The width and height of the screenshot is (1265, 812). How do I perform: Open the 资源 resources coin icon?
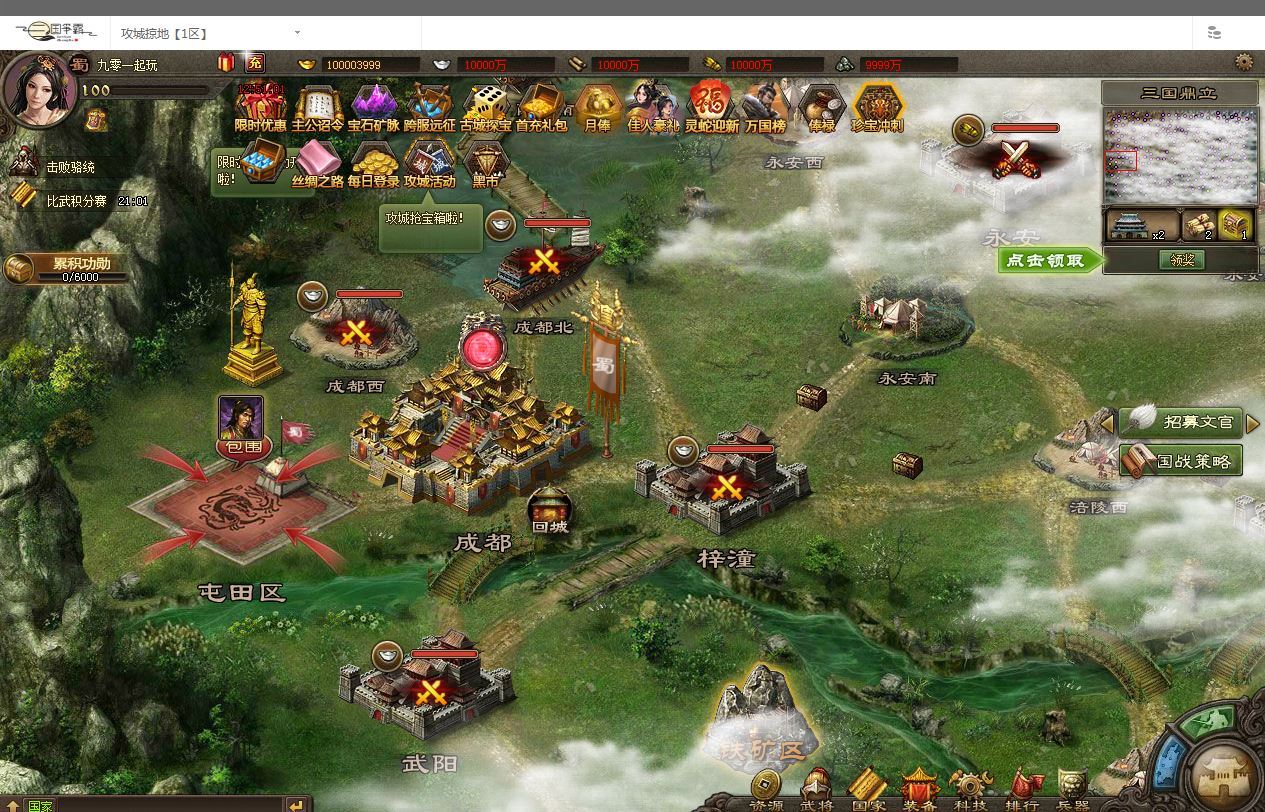(767, 792)
